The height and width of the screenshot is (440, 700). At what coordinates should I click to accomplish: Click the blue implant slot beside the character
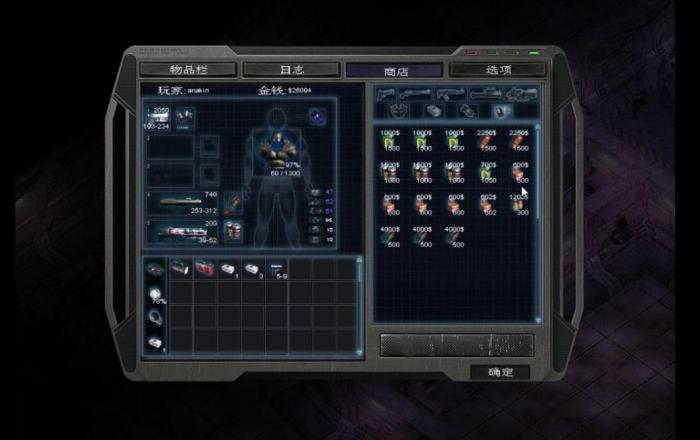316,119
